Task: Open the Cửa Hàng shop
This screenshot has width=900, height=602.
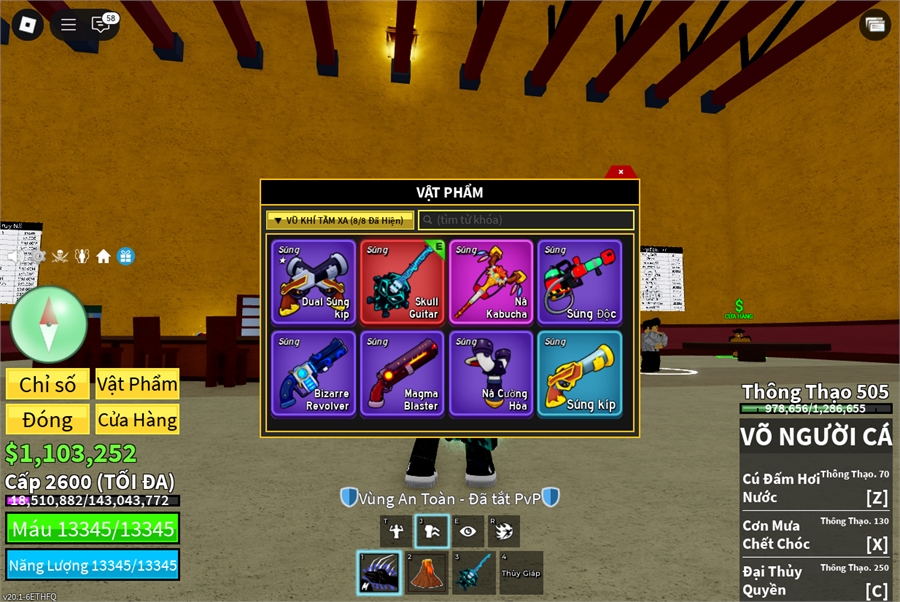Action: click(138, 419)
